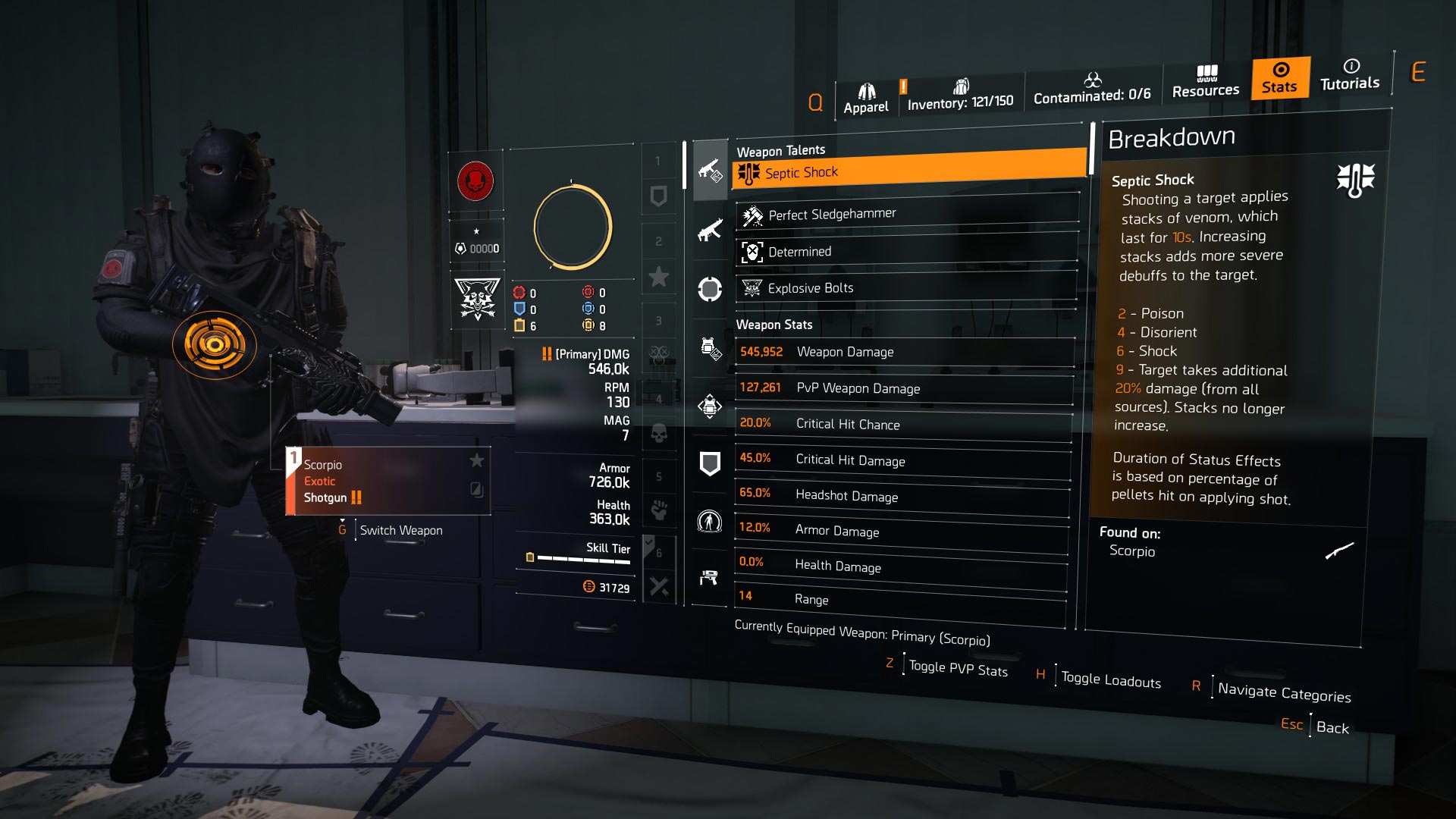The width and height of the screenshot is (1456, 819).
Task: Select the Weapon Damage stat row
Action: point(904,352)
